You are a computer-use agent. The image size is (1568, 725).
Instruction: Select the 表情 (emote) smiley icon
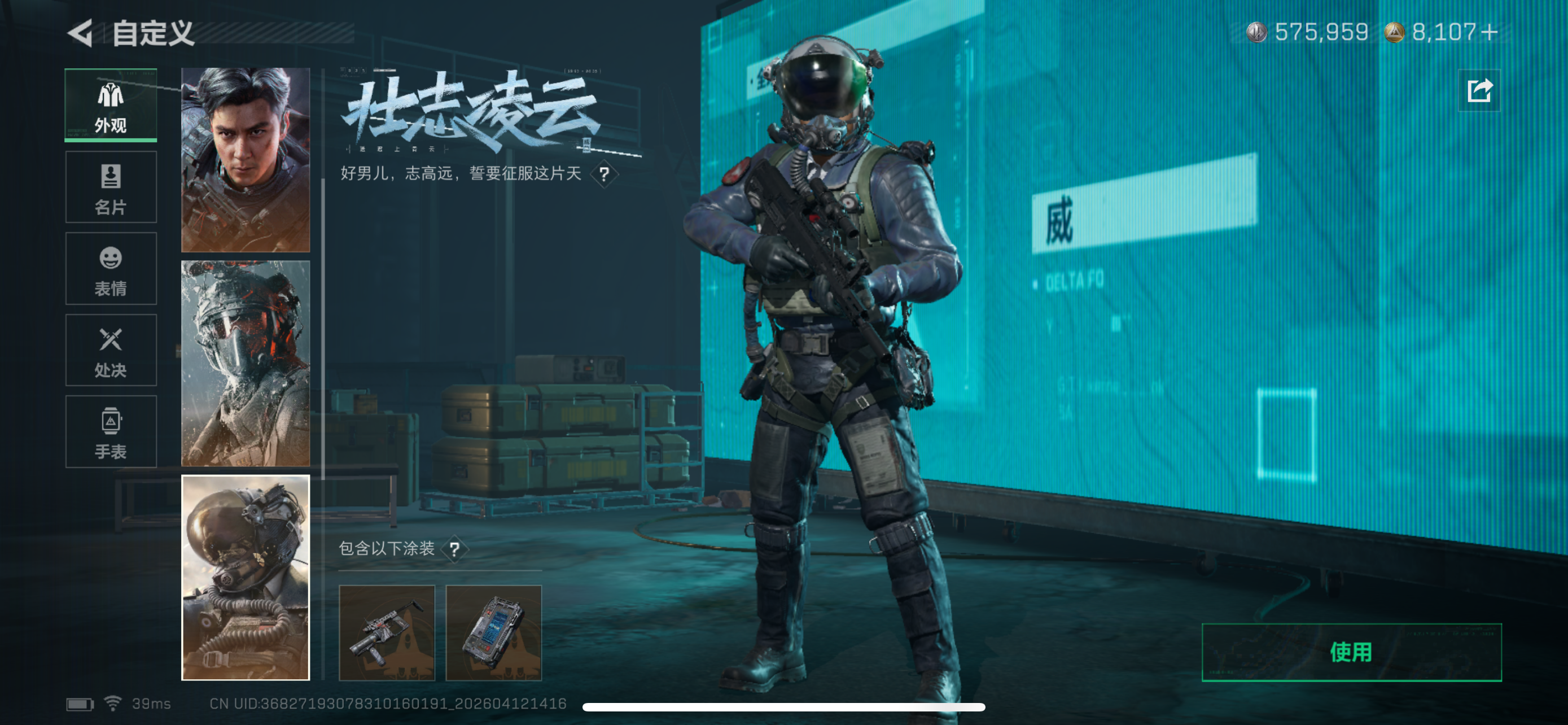(x=110, y=269)
